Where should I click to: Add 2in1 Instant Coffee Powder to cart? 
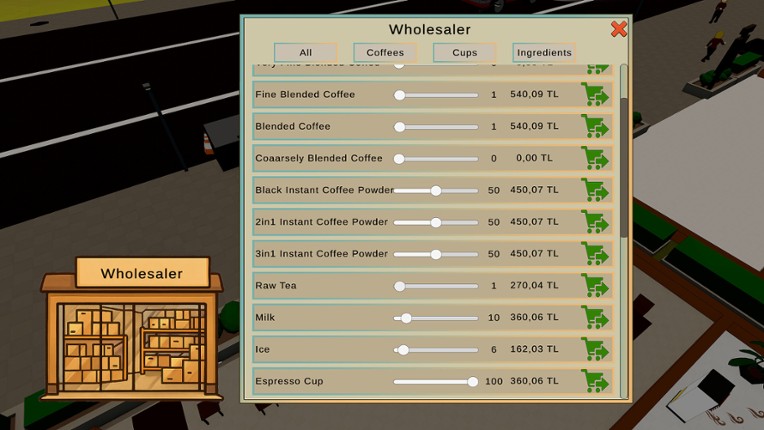tap(597, 222)
